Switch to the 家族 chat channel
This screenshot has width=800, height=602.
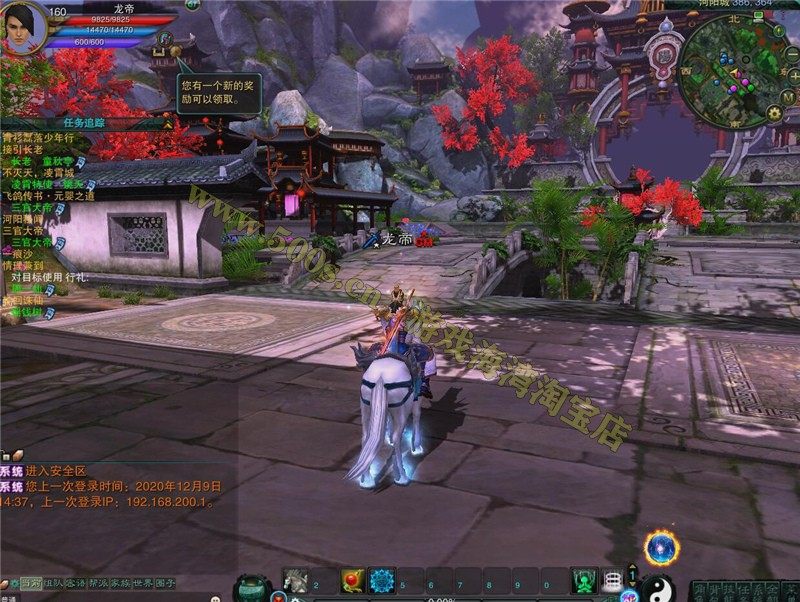tap(120, 583)
